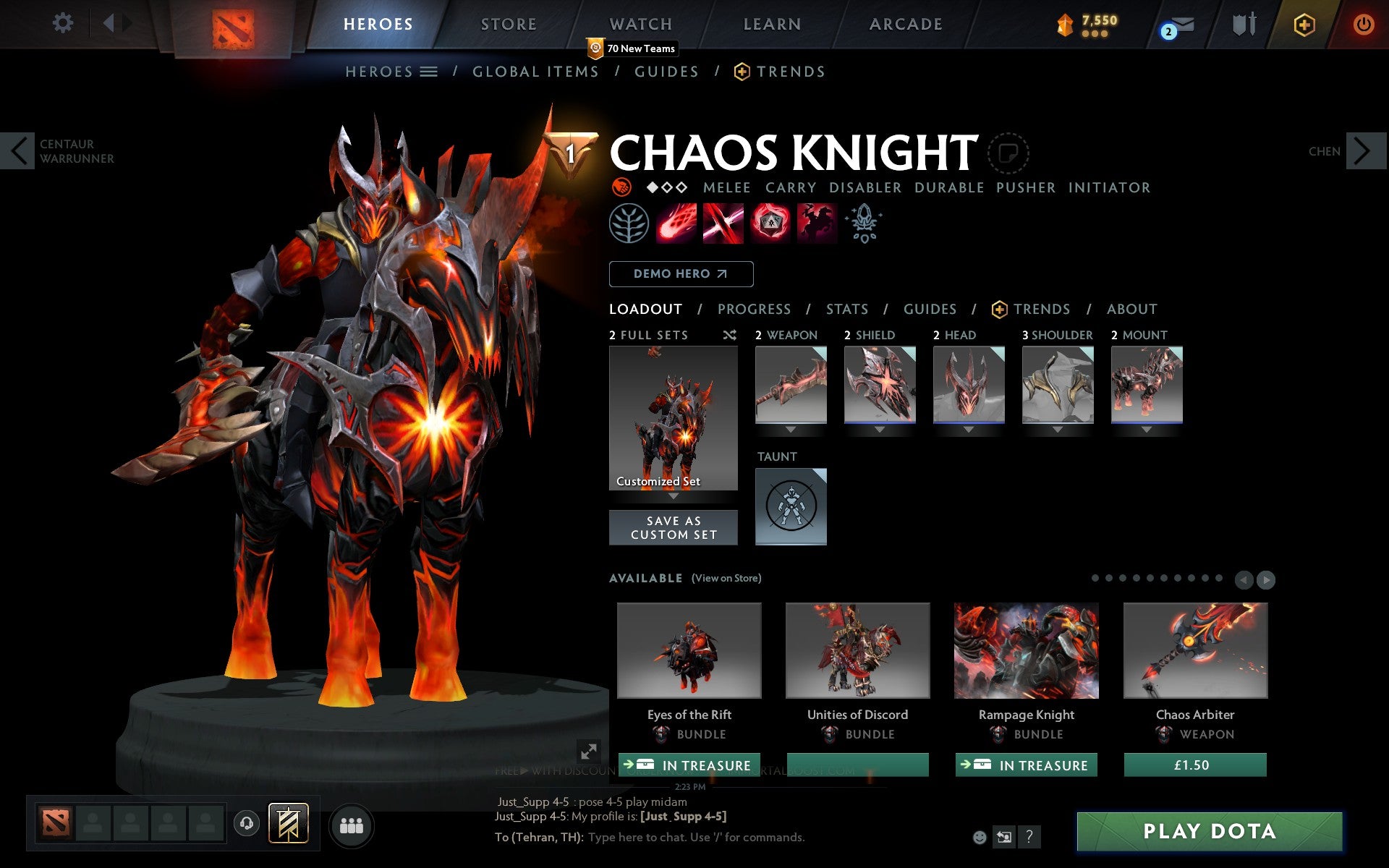Expand the 2 MOUNT slot dropdown

1147,428
